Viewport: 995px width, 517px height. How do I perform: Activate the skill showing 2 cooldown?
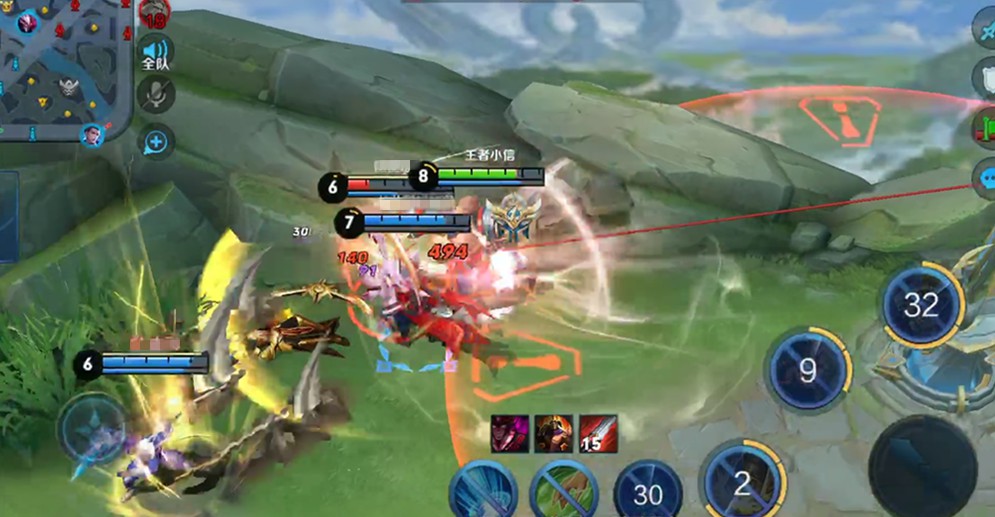742,484
